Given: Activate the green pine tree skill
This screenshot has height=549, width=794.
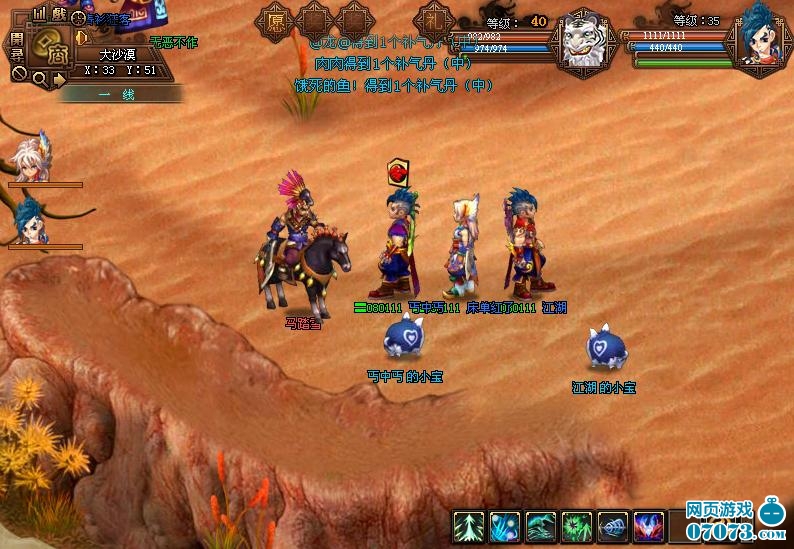Looking at the screenshot, I should 469,527.
